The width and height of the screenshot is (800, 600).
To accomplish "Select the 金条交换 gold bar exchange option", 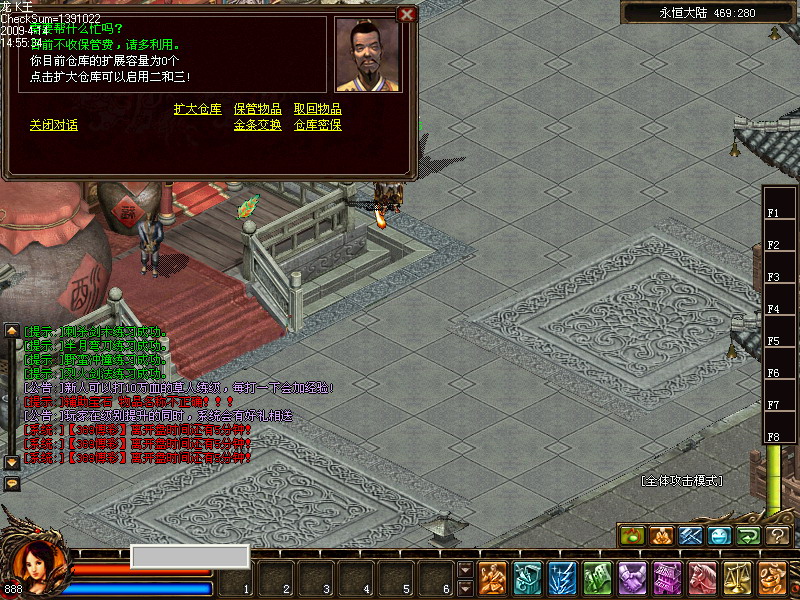I will pyautogui.click(x=257, y=125).
